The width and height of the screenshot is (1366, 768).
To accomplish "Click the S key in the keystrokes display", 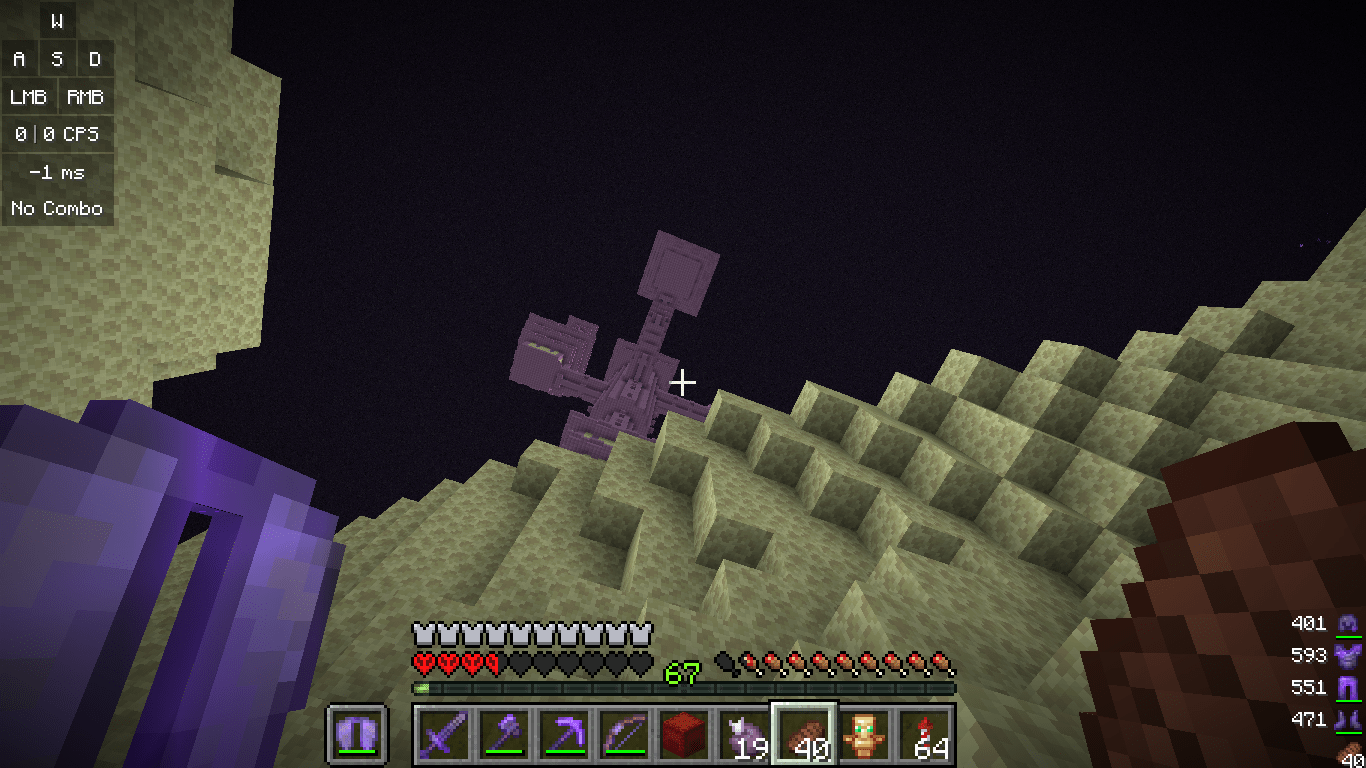I will 57,58.
